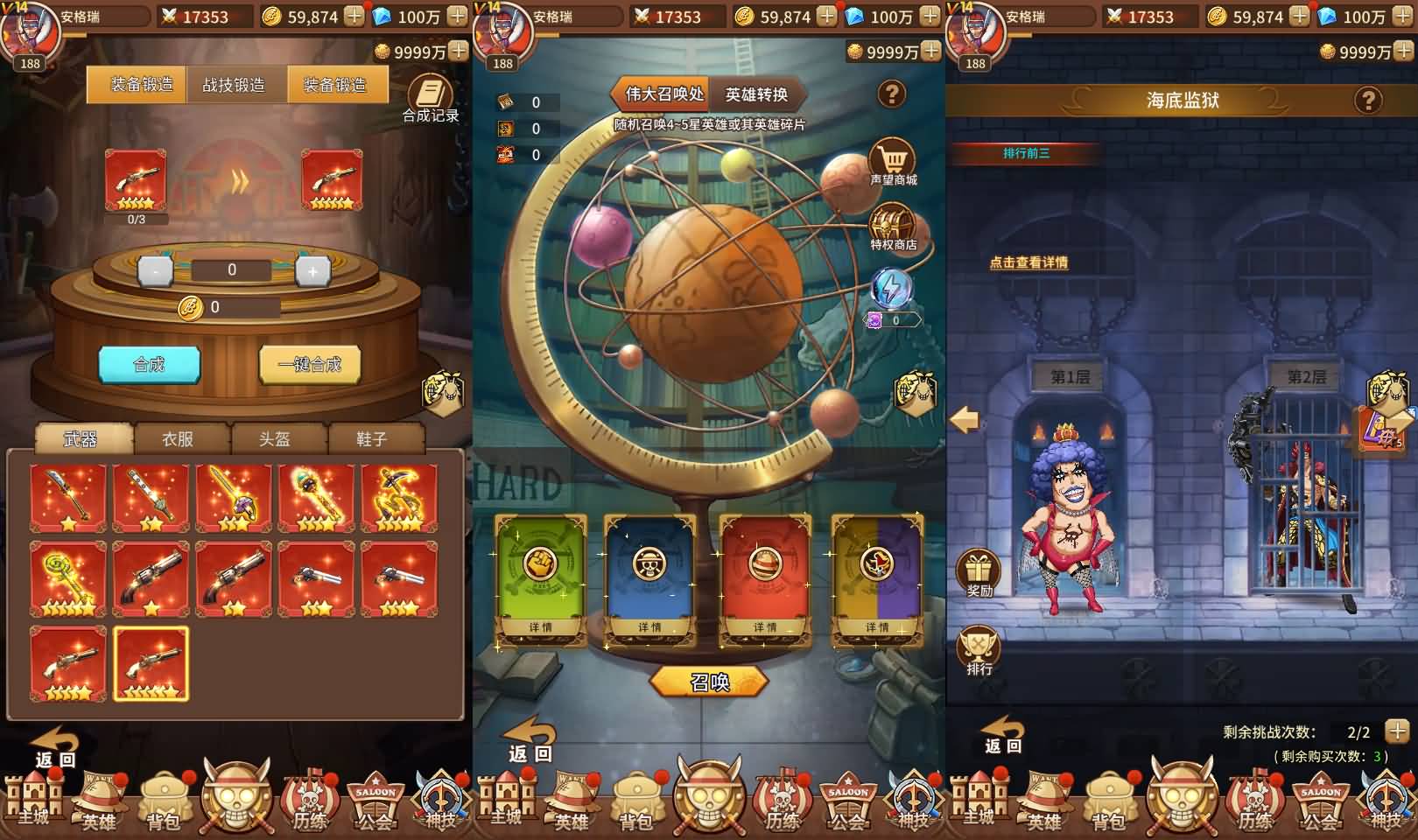Increase the forge quantity with the plus stepper
The height and width of the screenshot is (840, 1418).
[x=312, y=270]
